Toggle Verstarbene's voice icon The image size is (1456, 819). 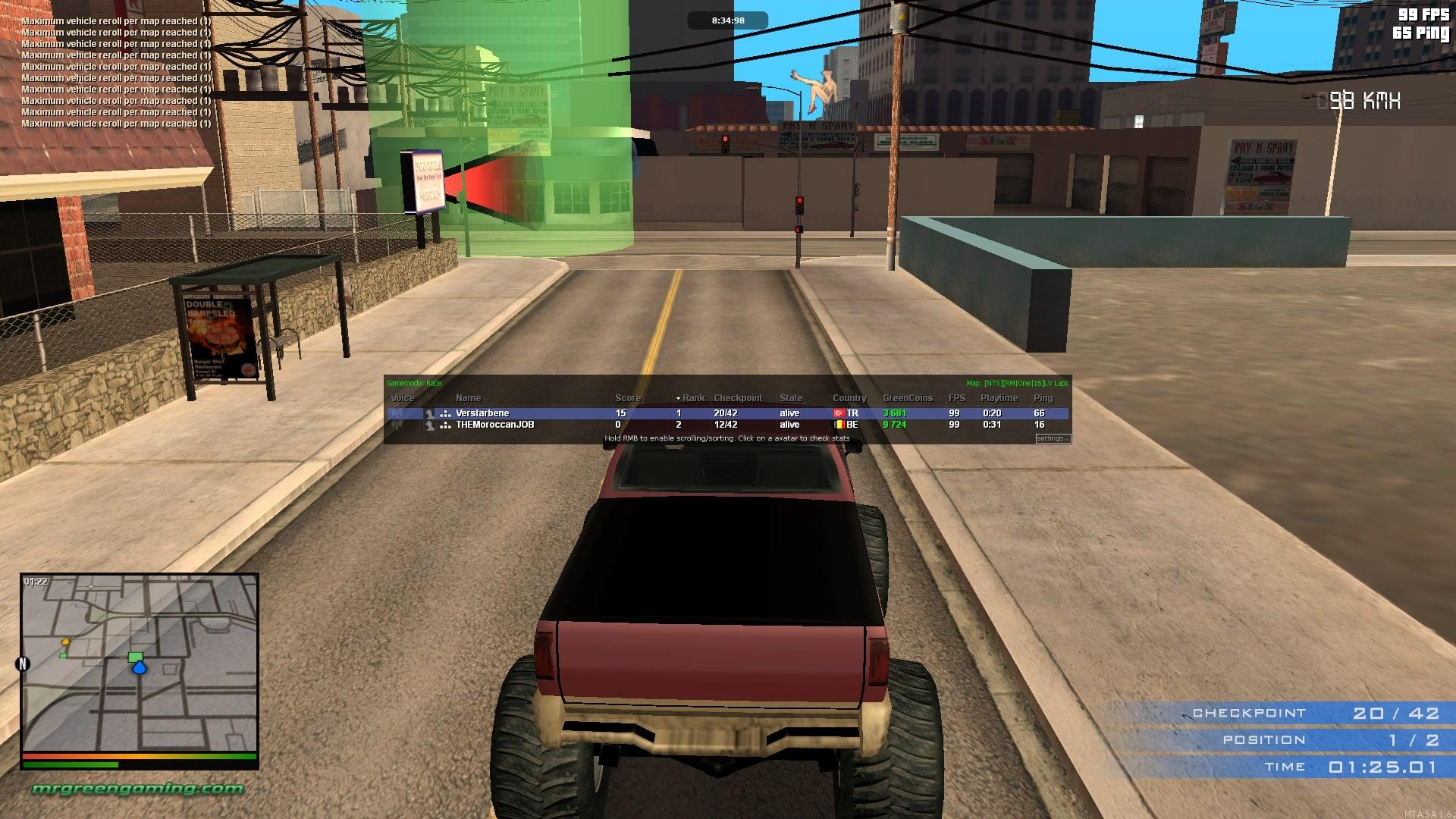point(397,413)
